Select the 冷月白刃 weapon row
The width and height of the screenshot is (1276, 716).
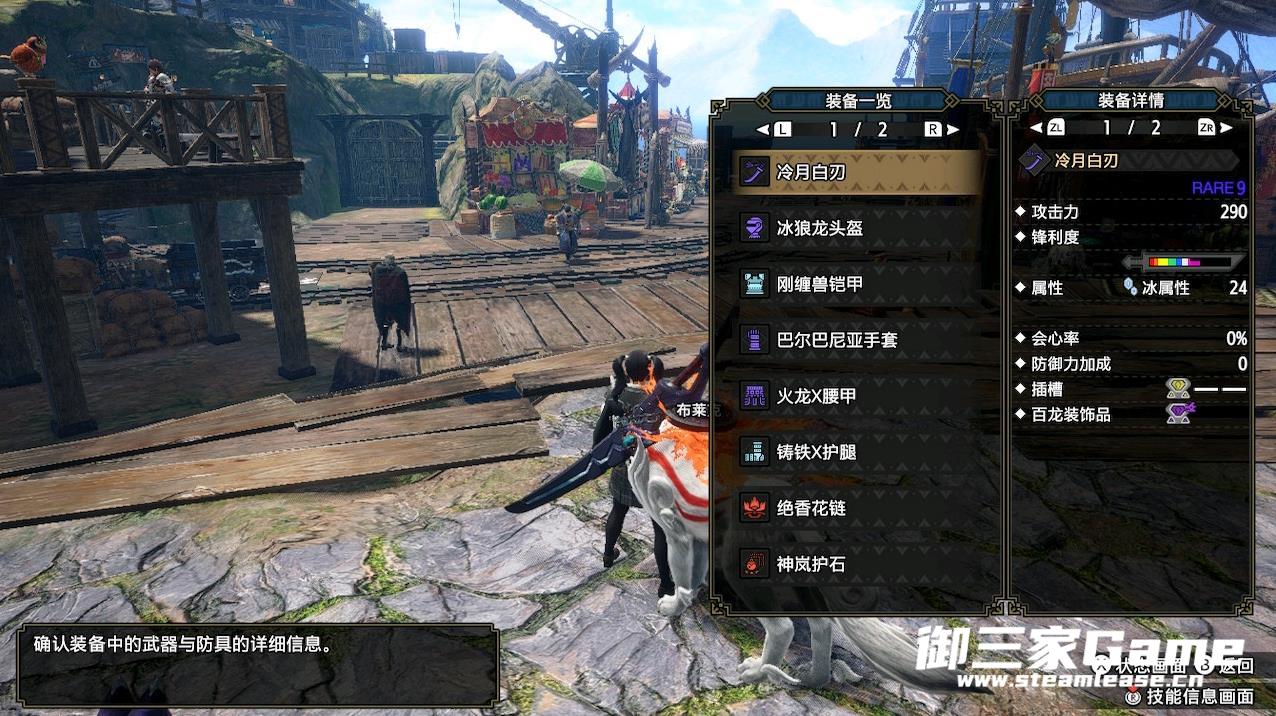pos(857,172)
